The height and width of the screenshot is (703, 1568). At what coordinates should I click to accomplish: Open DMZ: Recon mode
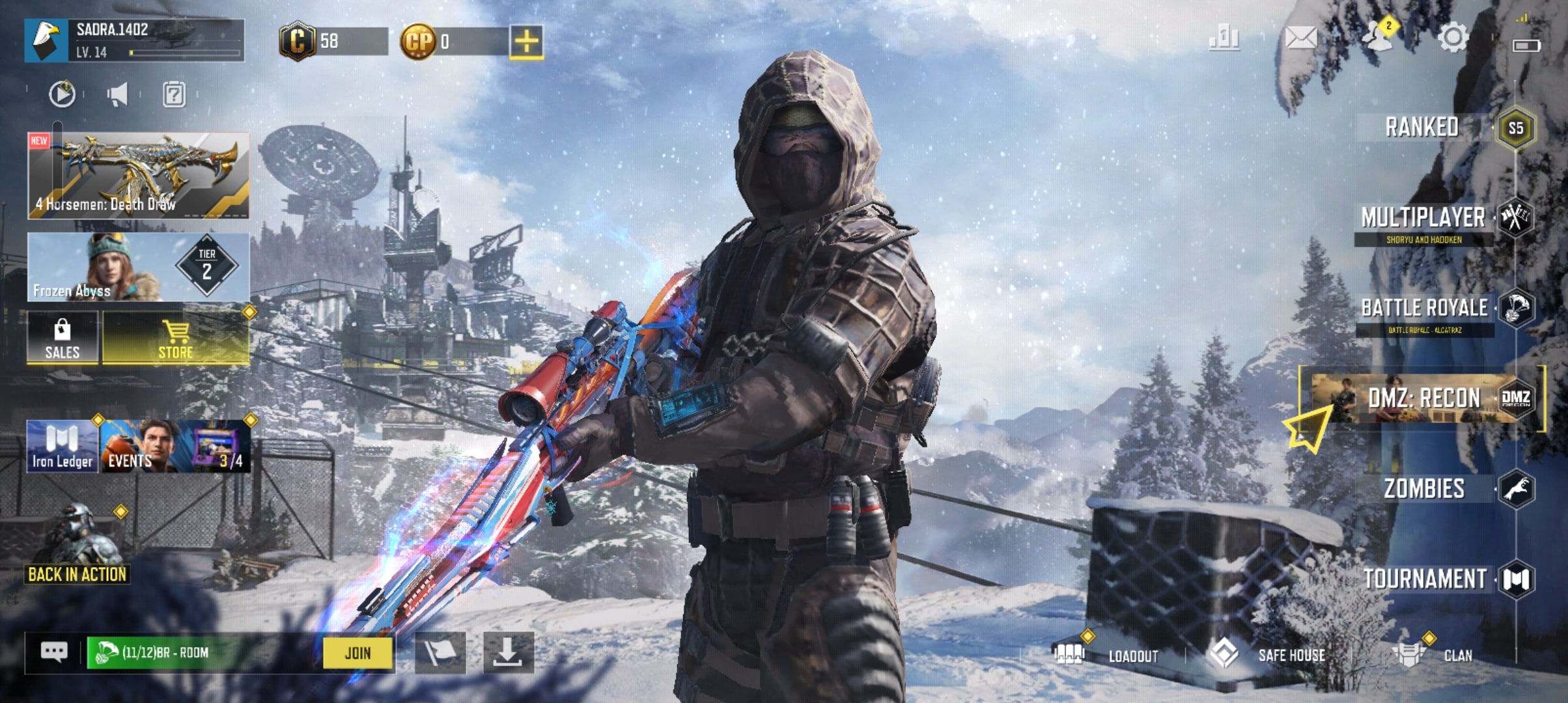(x=1423, y=398)
